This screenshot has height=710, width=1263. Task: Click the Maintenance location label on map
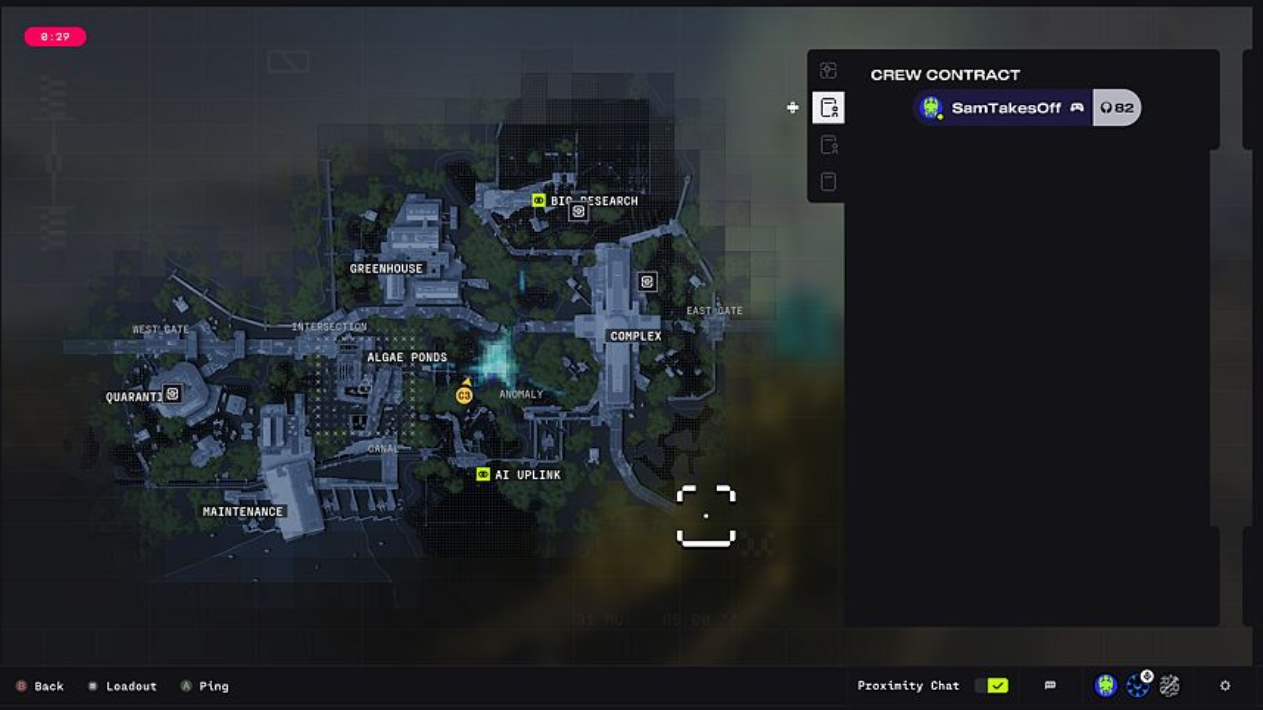pos(243,512)
